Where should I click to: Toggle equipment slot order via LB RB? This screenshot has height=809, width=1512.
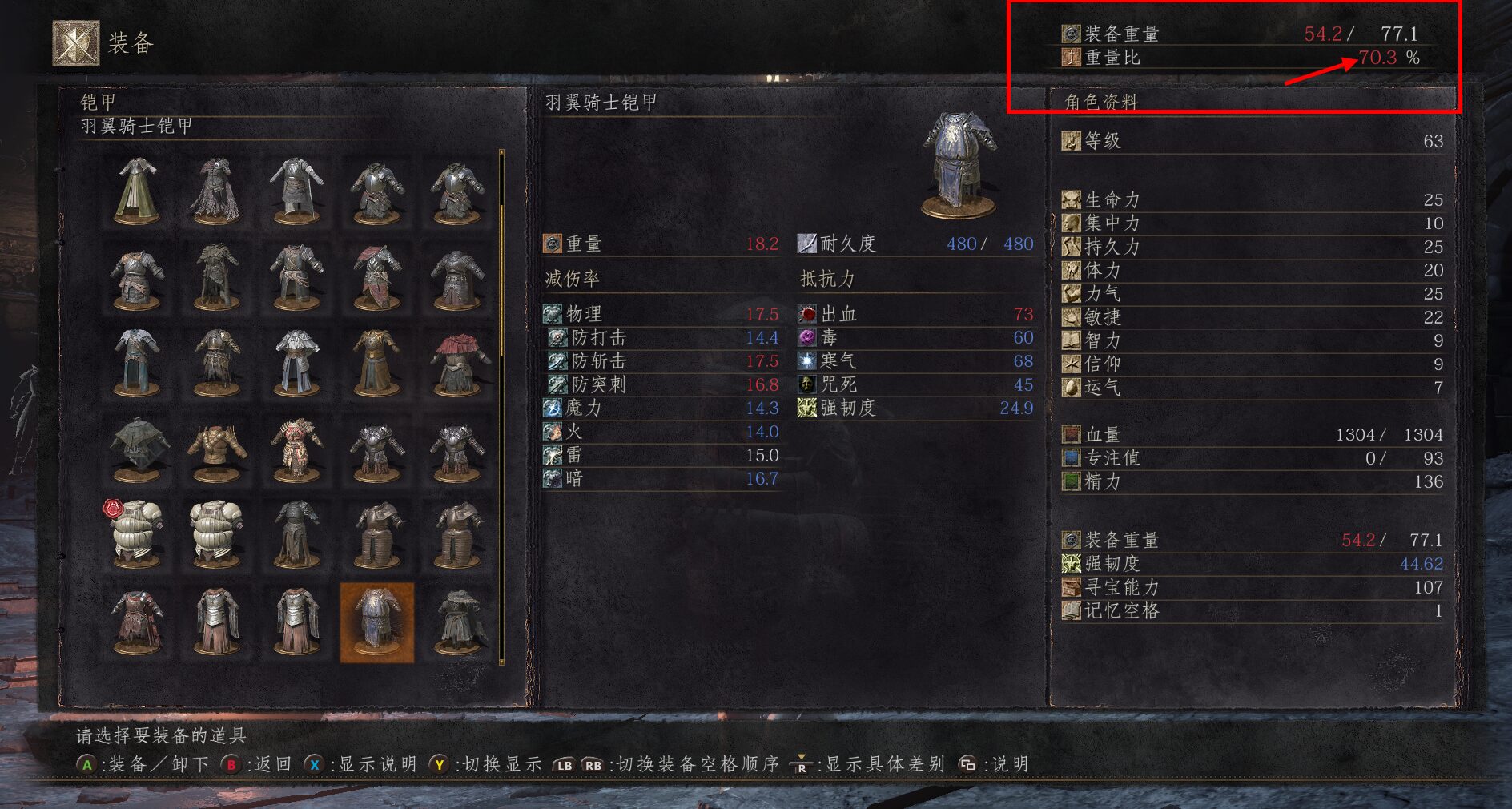pos(577,765)
